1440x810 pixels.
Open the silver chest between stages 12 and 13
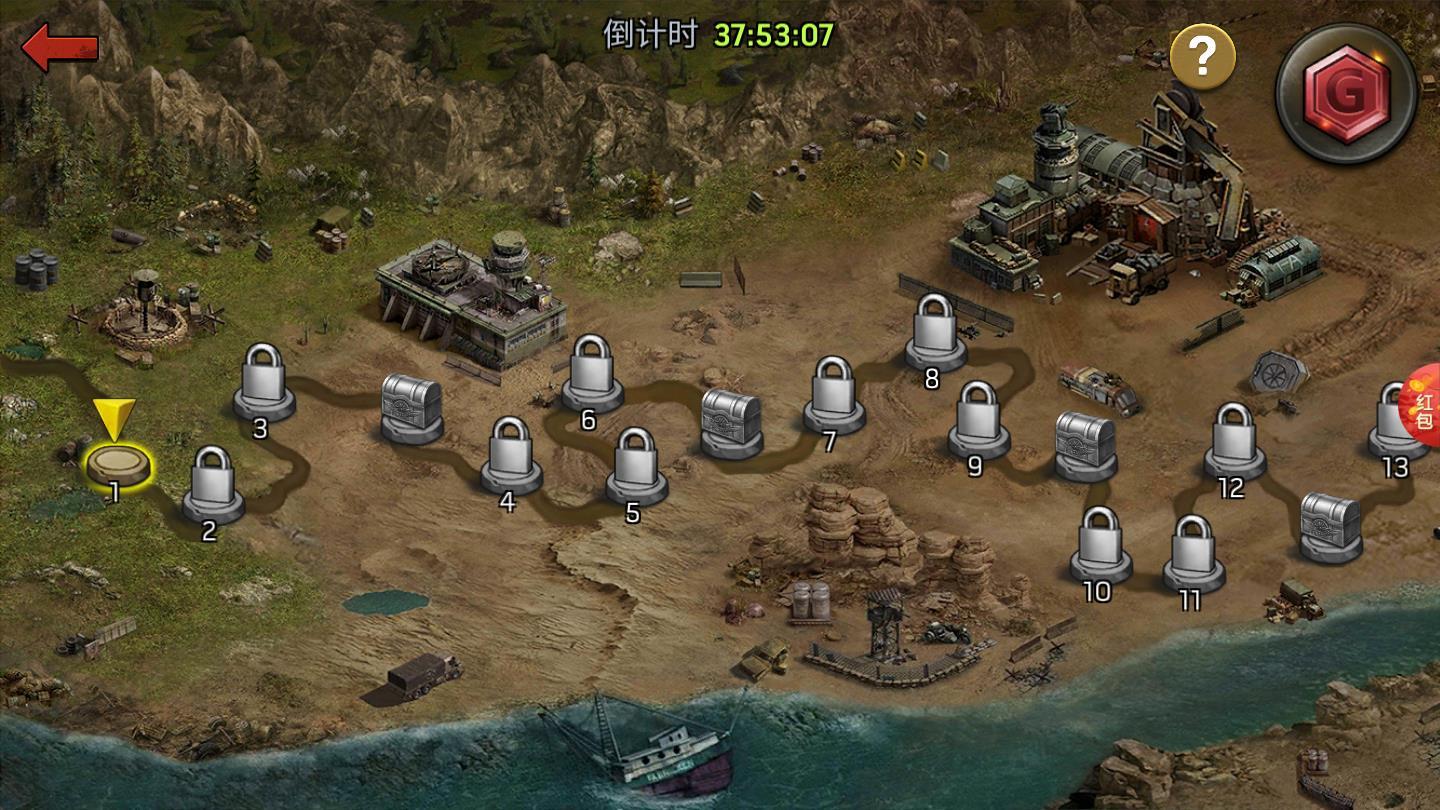(1330, 525)
